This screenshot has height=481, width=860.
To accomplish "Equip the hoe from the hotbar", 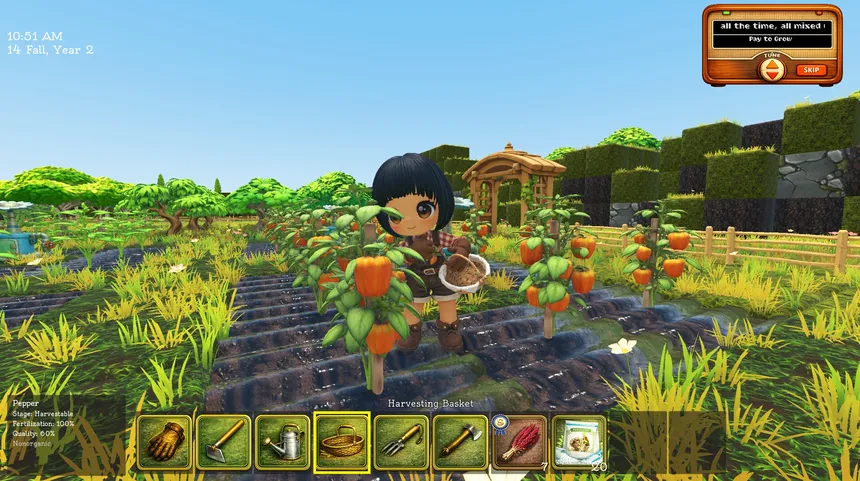I will point(223,442).
